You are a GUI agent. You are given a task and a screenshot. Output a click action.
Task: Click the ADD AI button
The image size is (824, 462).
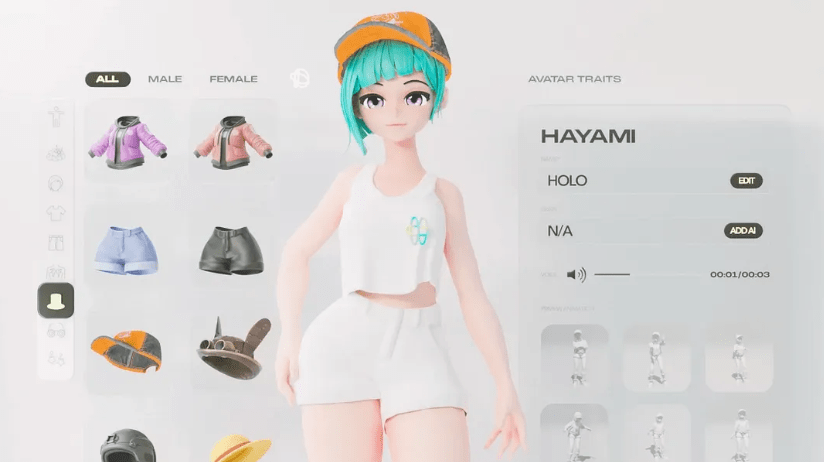pyautogui.click(x=743, y=231)
